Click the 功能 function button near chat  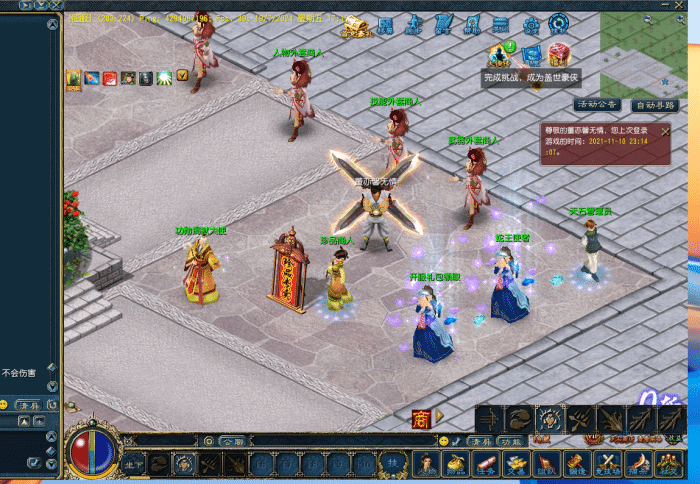pyautogui.click(x=511, y=441)
